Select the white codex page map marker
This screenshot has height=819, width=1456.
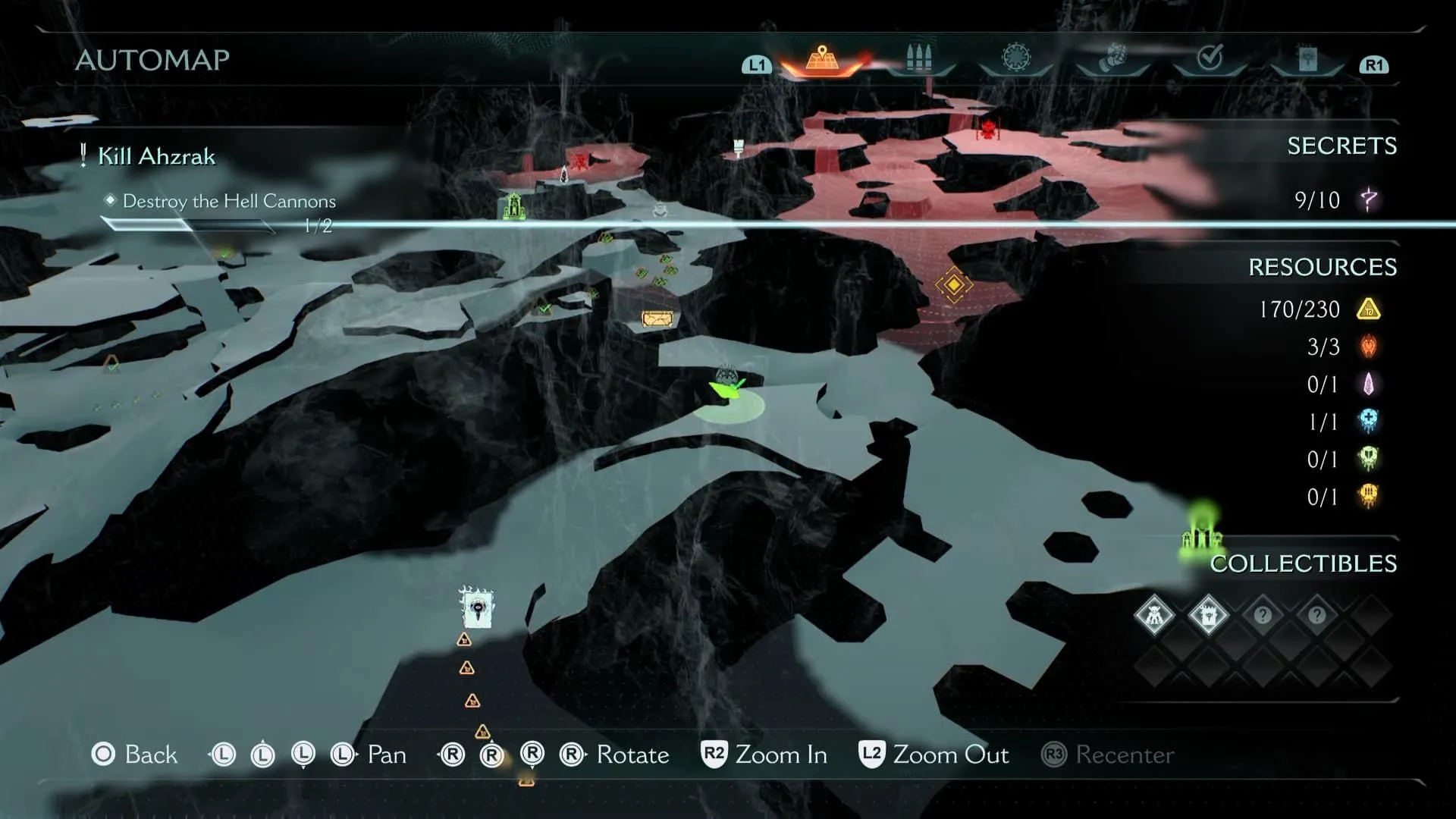(476, 608)
